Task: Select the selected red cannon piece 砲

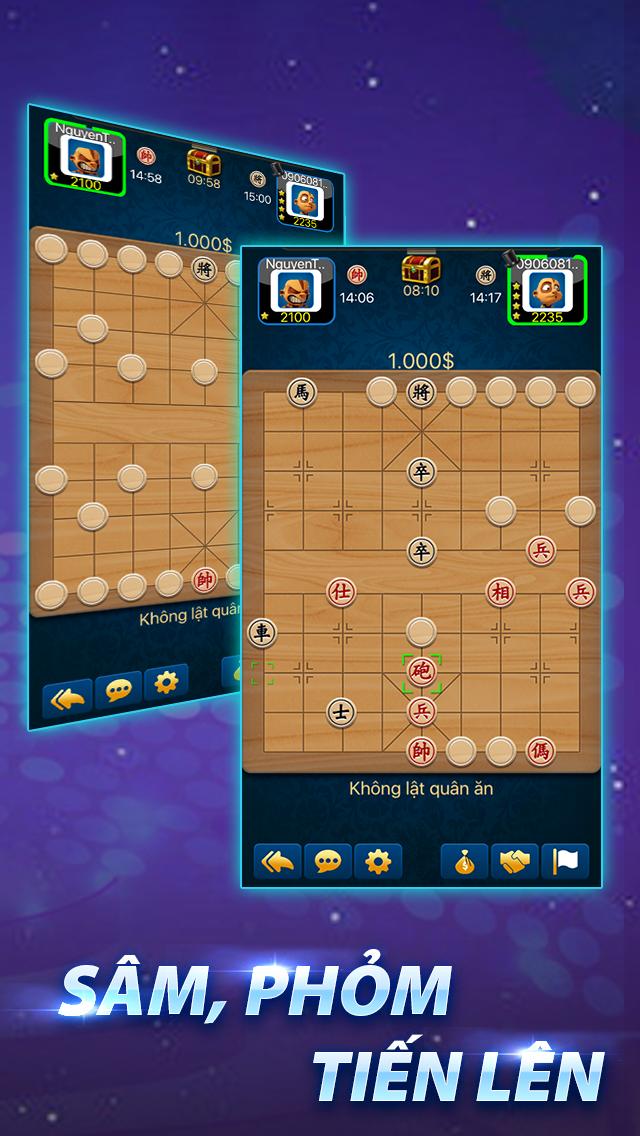Action: pyautogui.click(x=421, y=672)
